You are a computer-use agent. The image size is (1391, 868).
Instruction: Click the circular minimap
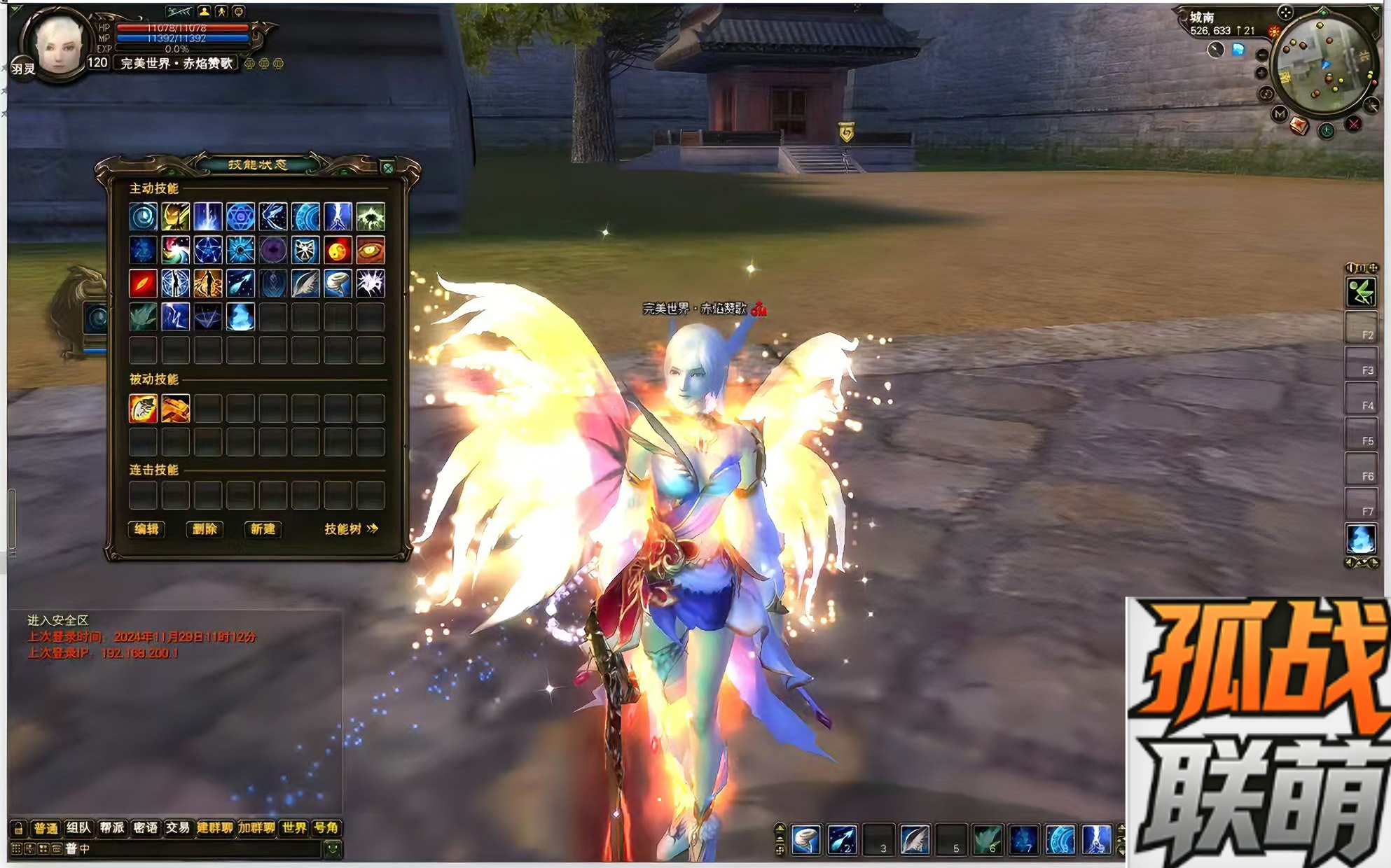pyautogui.click(x=1322, y=66)
